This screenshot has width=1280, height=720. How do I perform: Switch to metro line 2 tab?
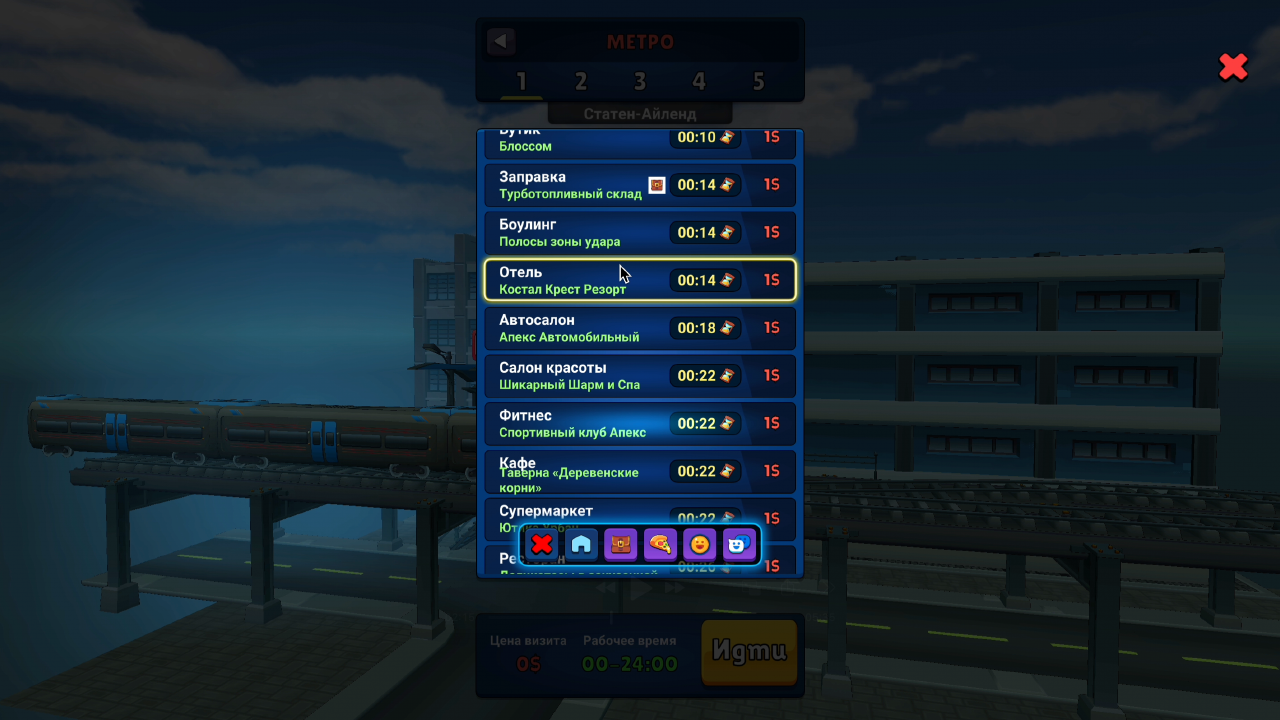click(x=580, y=82)
